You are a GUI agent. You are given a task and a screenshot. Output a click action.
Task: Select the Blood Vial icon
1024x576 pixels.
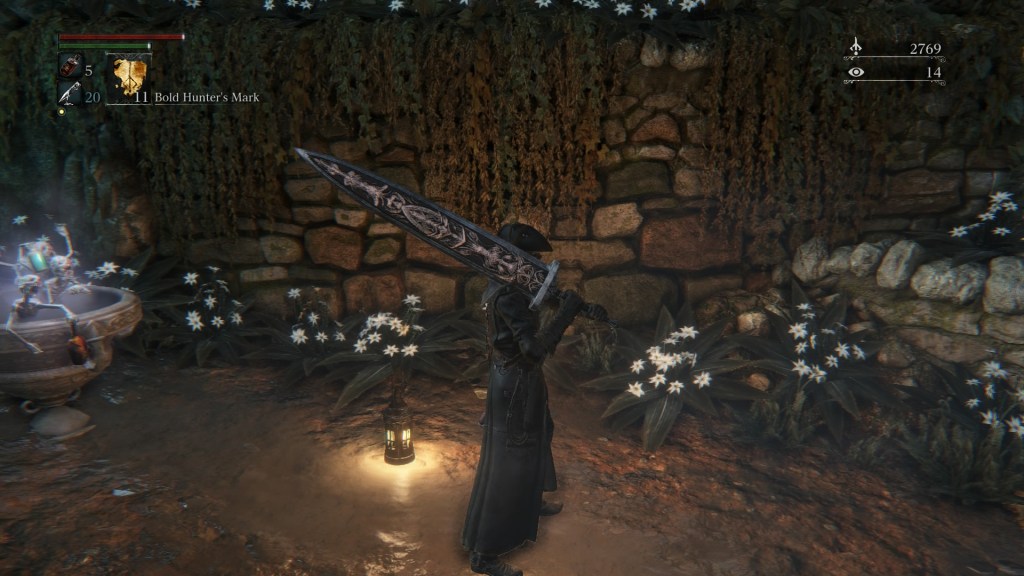(70, 68)
